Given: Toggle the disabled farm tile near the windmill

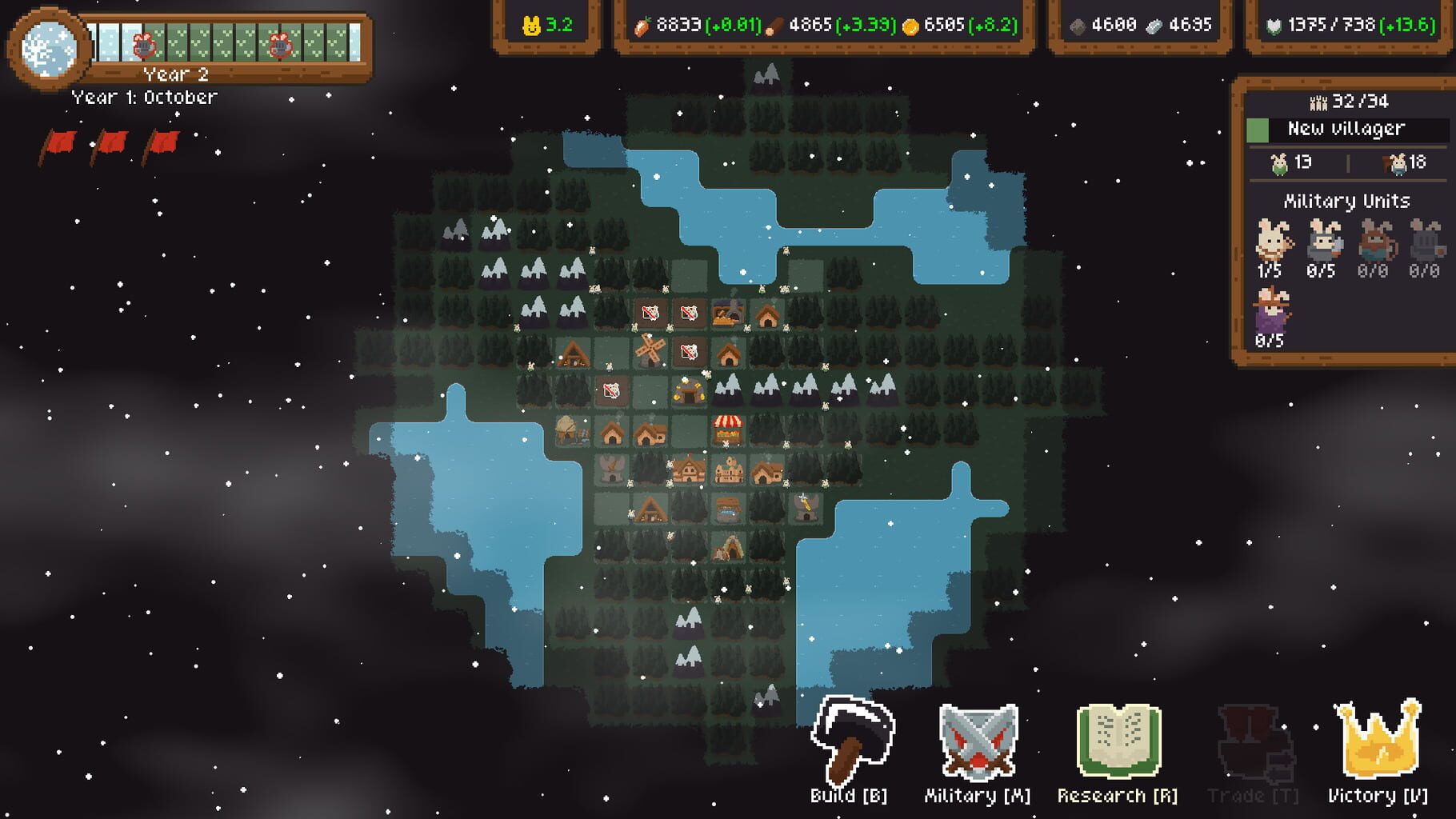Looking at the screenshot, I should pos(690,352).
